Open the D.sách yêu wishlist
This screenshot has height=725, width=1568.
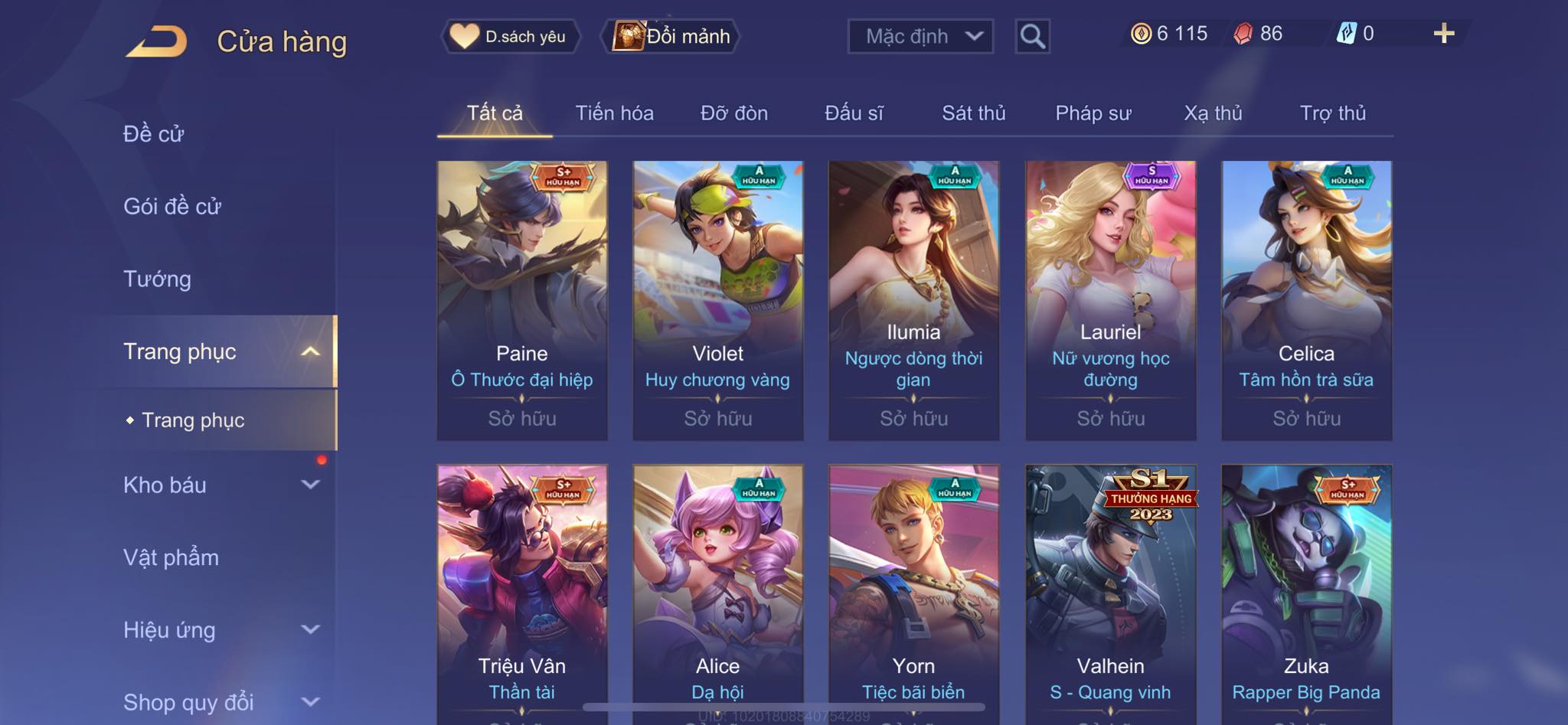pos(510,36)
